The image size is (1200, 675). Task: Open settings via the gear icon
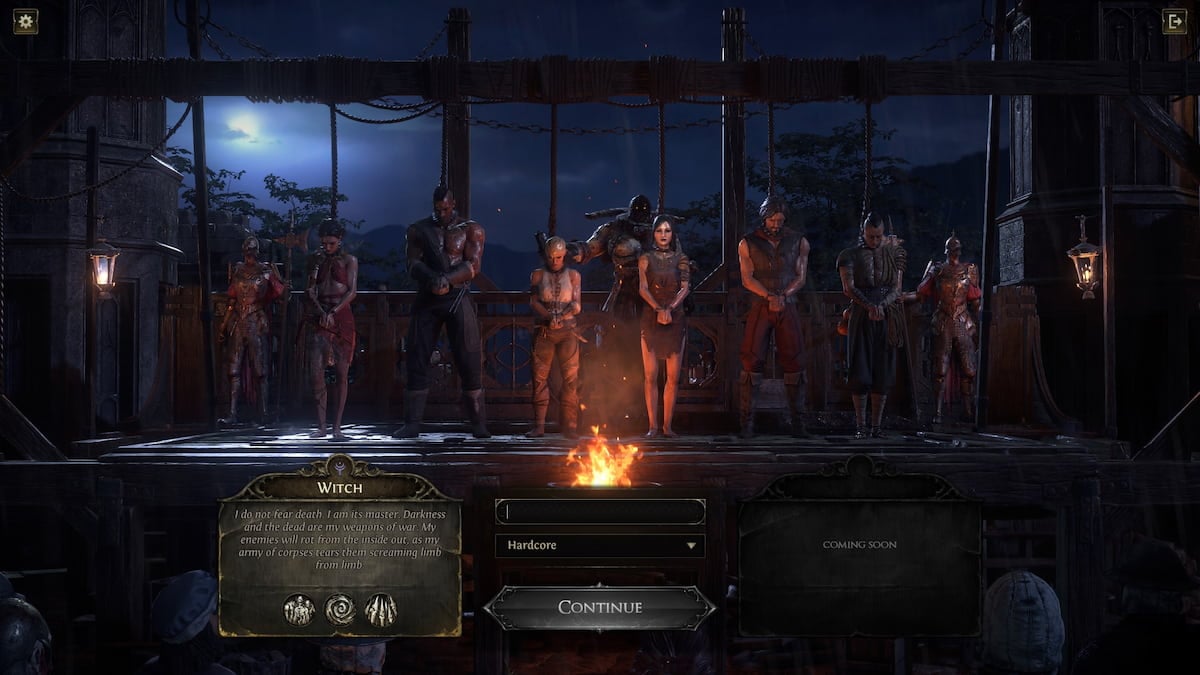pyautogui.click(x=25, y=21)
